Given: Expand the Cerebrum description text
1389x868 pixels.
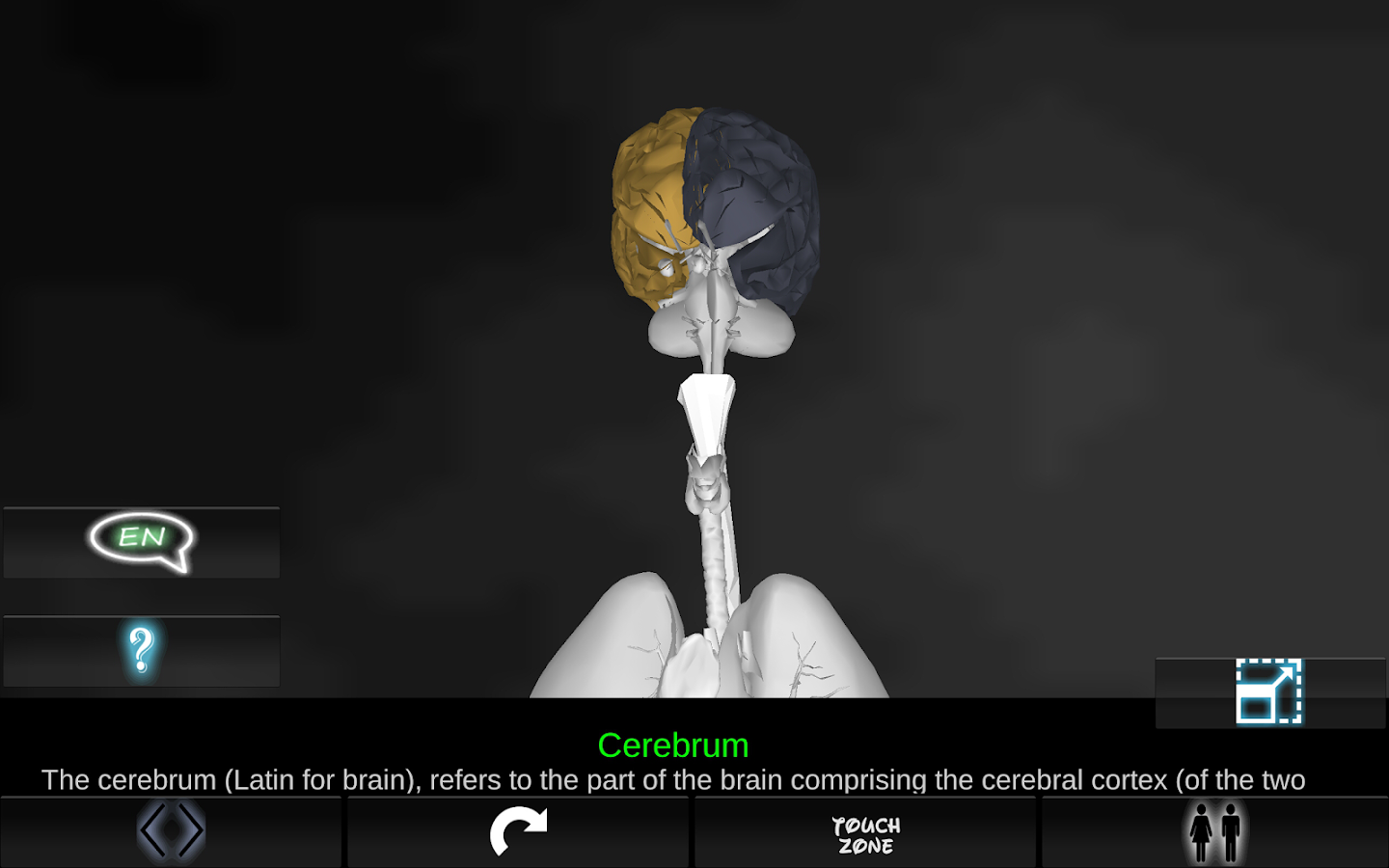Looking at the screenshot, I should [x=675, y=779].
